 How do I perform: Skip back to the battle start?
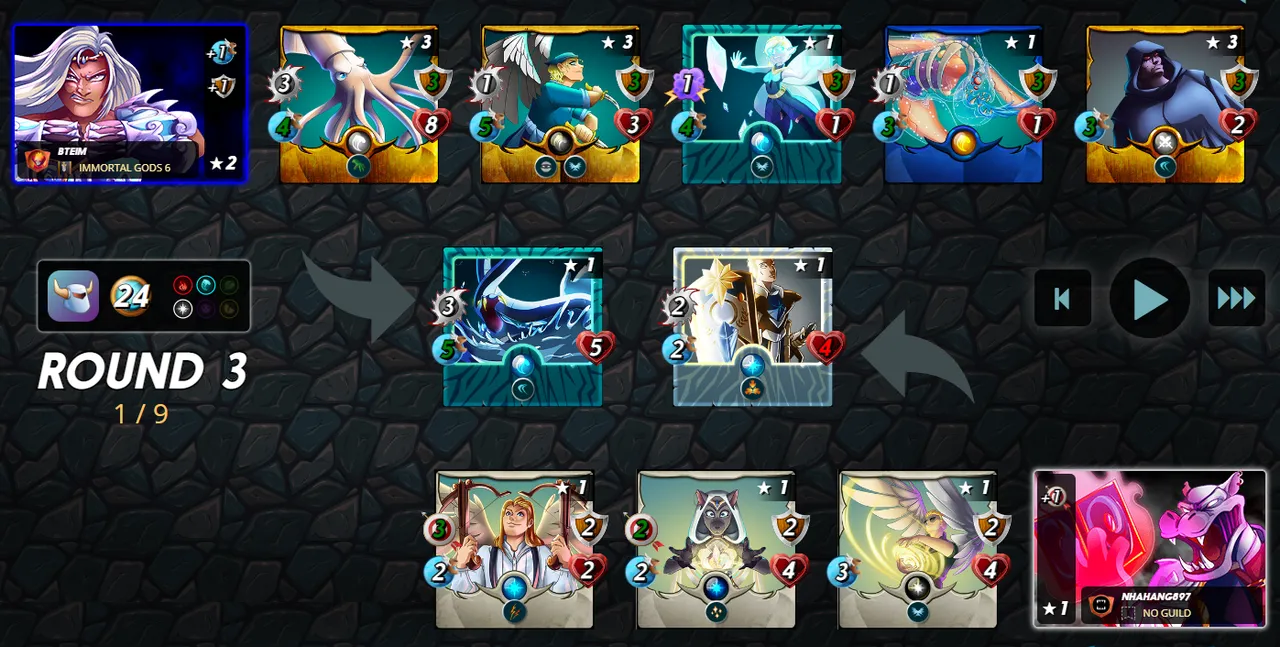tap(1062, 298)
